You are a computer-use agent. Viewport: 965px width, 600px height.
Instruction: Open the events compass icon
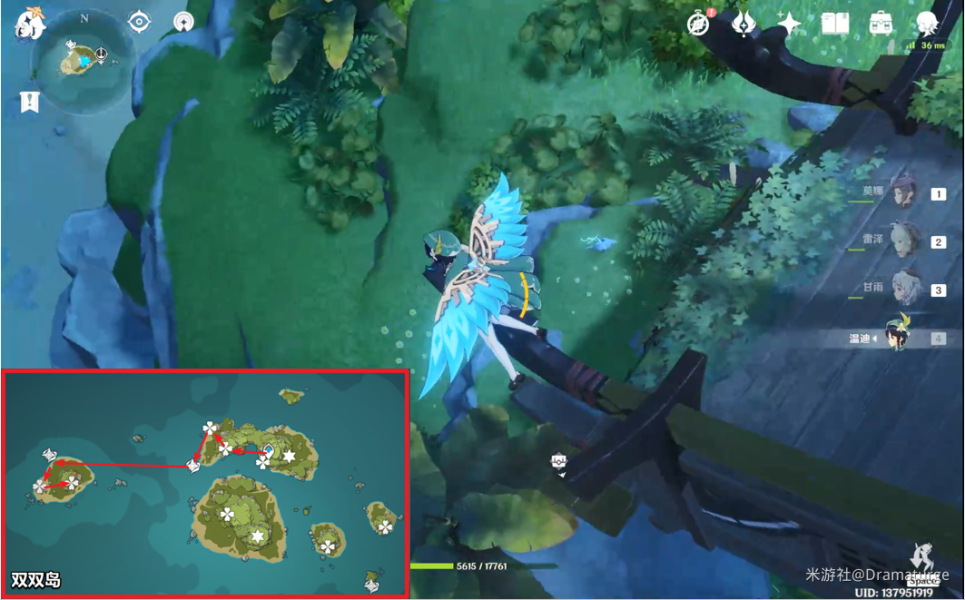click(698, 24)
